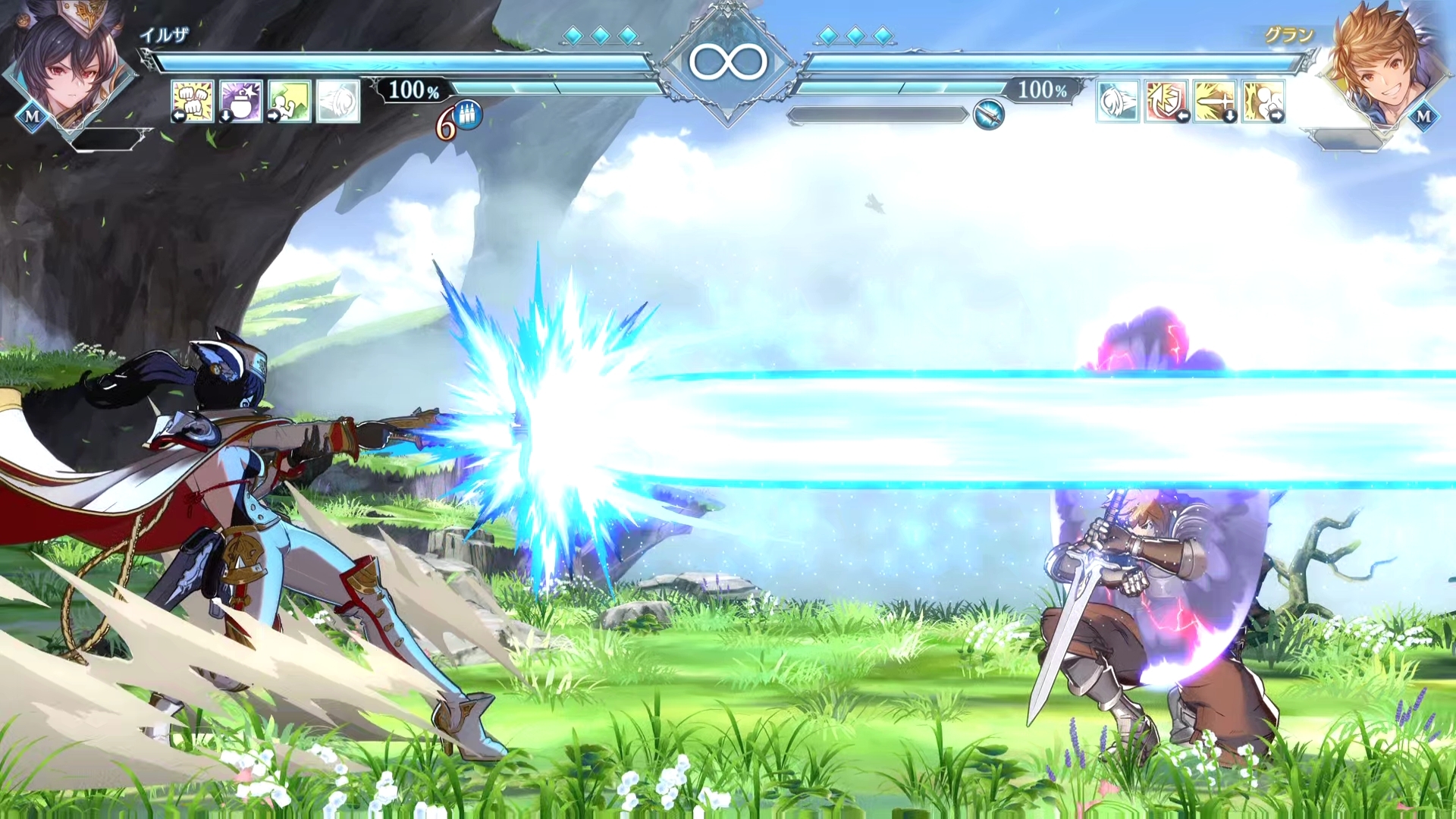
Task: Activate Ilsa's purple bomb skill icon
Action: tap(241, 101)
